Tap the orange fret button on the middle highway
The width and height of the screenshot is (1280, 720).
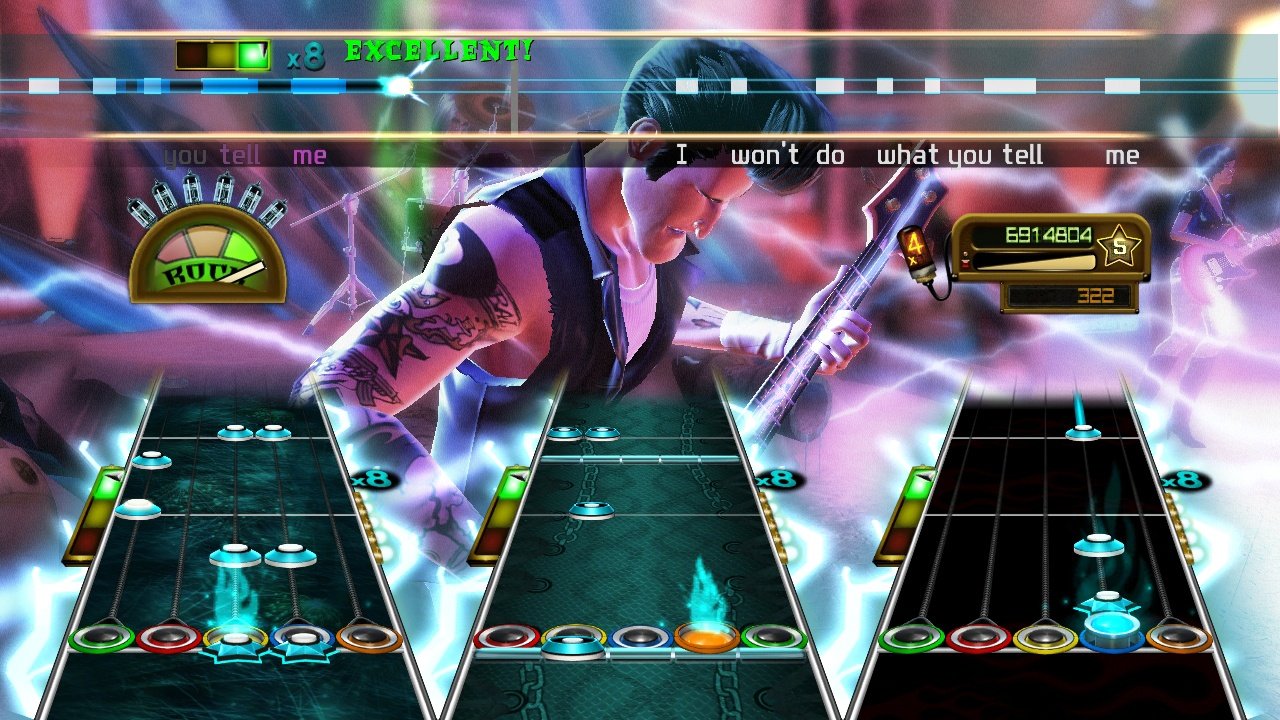coord(704,637)
